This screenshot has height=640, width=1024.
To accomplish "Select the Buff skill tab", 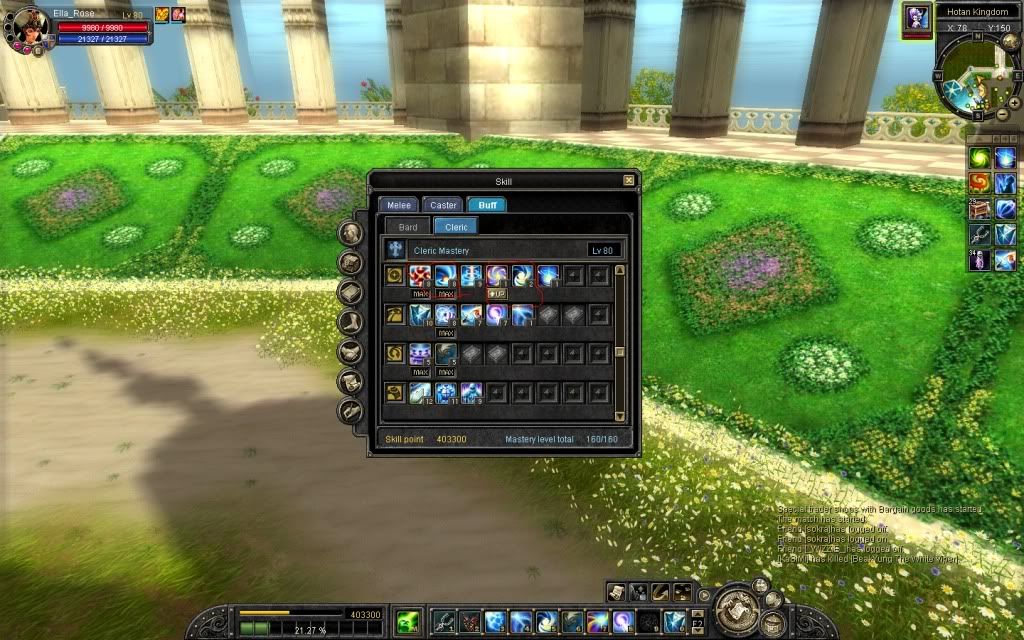I will tap(487, 205).
